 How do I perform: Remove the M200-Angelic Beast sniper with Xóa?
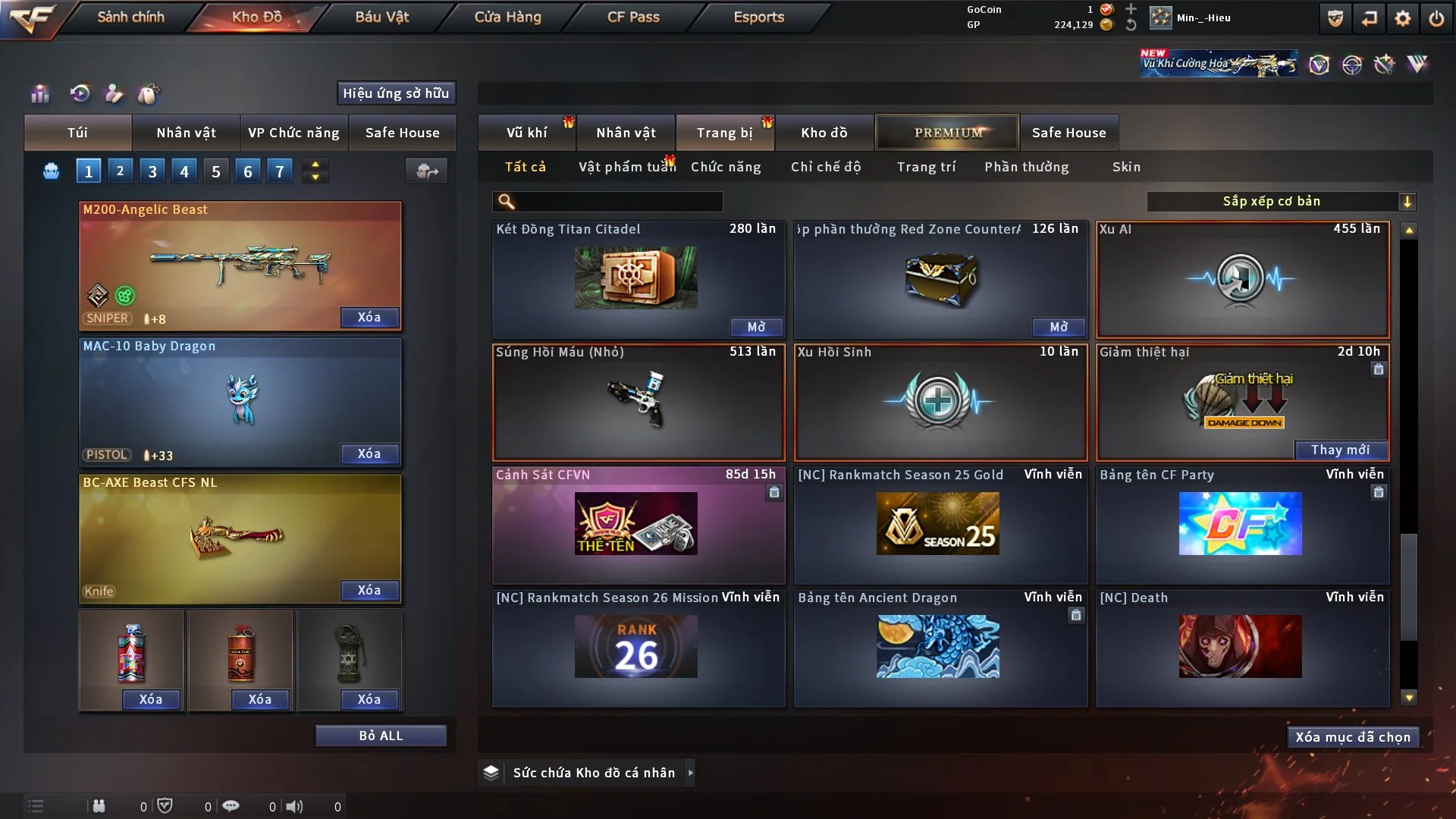369,318
